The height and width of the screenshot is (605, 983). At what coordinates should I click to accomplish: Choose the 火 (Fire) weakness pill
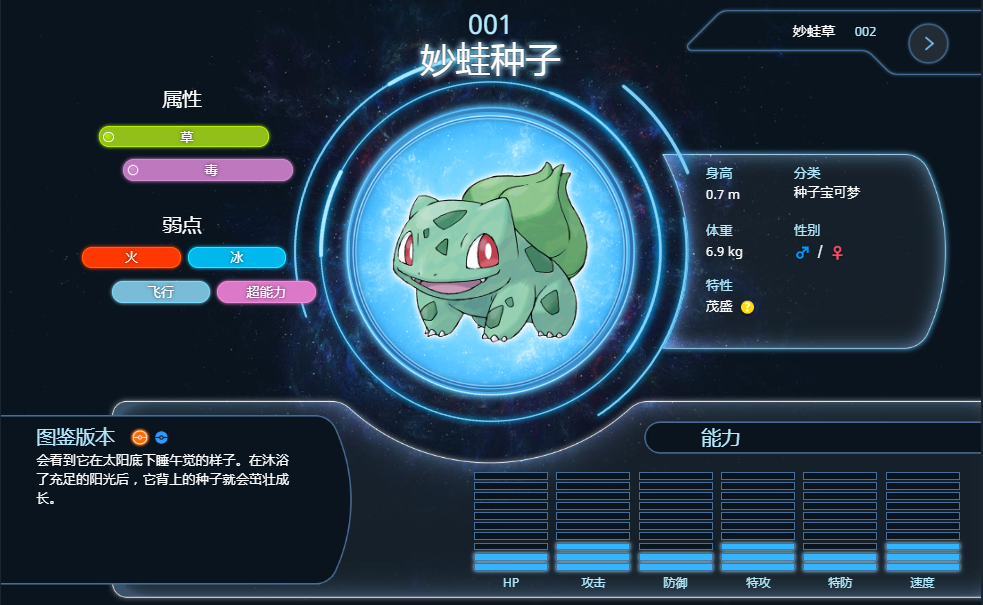131,258
